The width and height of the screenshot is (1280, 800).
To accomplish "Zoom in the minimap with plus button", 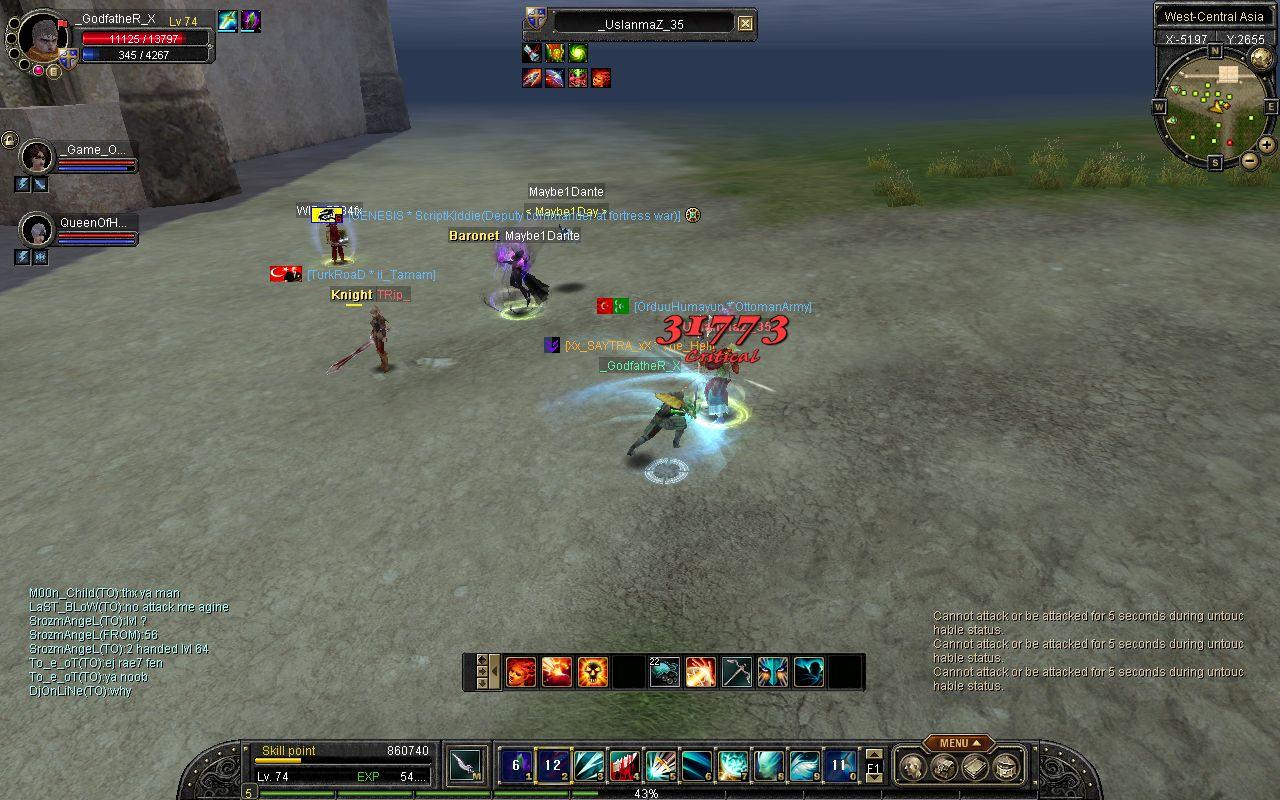I will tap(1267, 145).
